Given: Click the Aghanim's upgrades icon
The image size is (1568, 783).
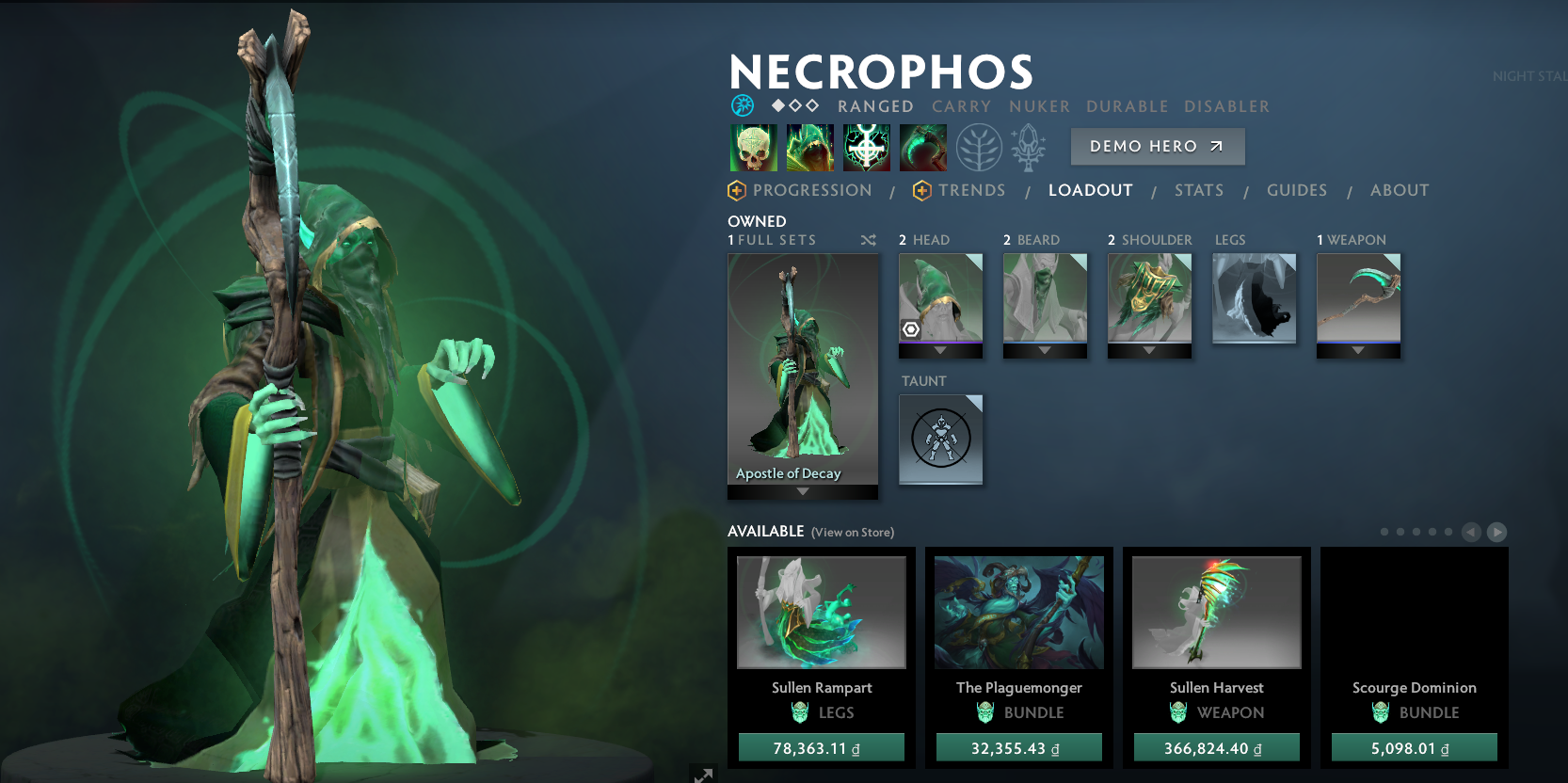Looking at the screenshot, I should 1029,148.
